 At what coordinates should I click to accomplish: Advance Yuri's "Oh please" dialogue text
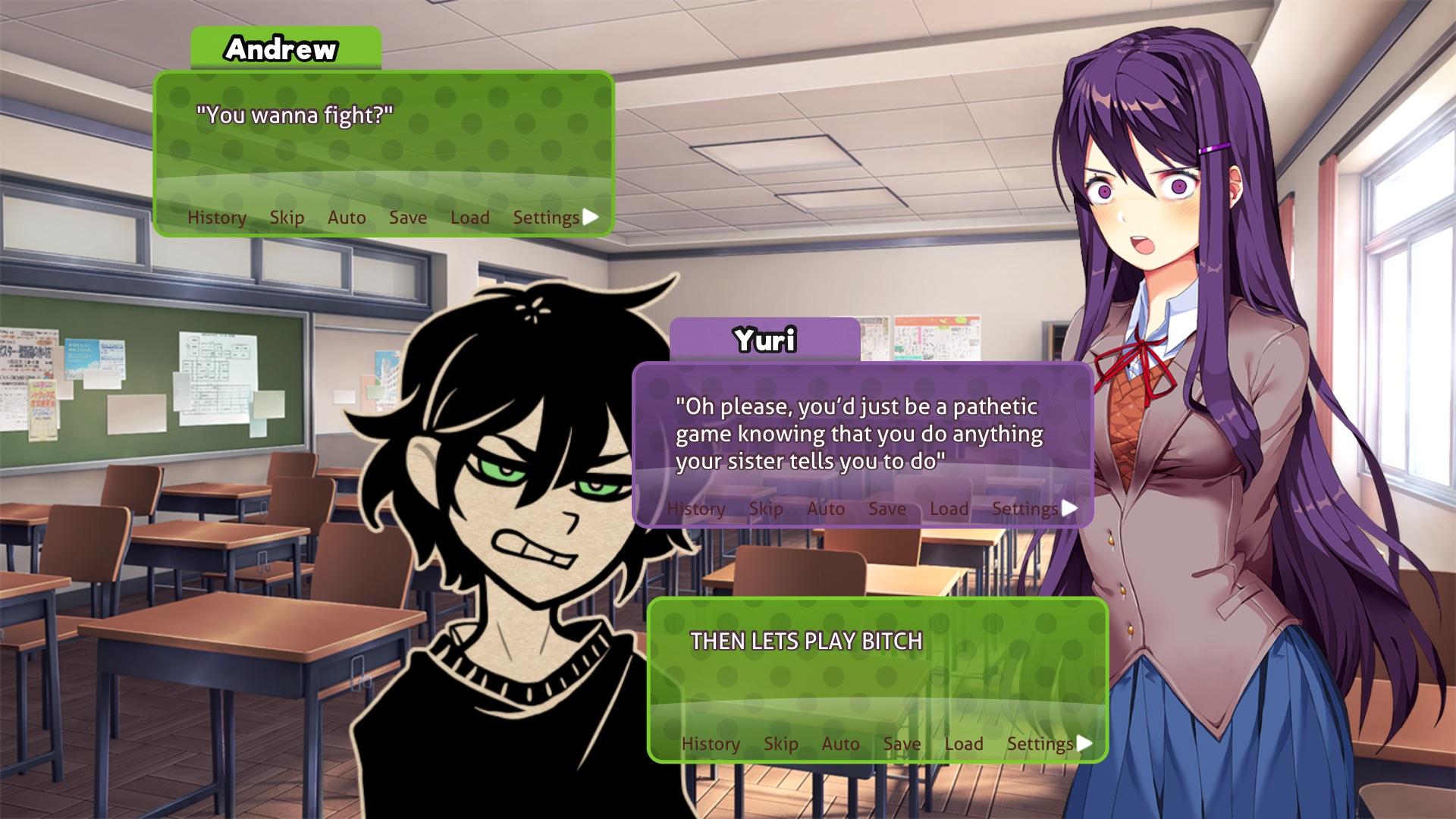click(x=1070, y=508)
